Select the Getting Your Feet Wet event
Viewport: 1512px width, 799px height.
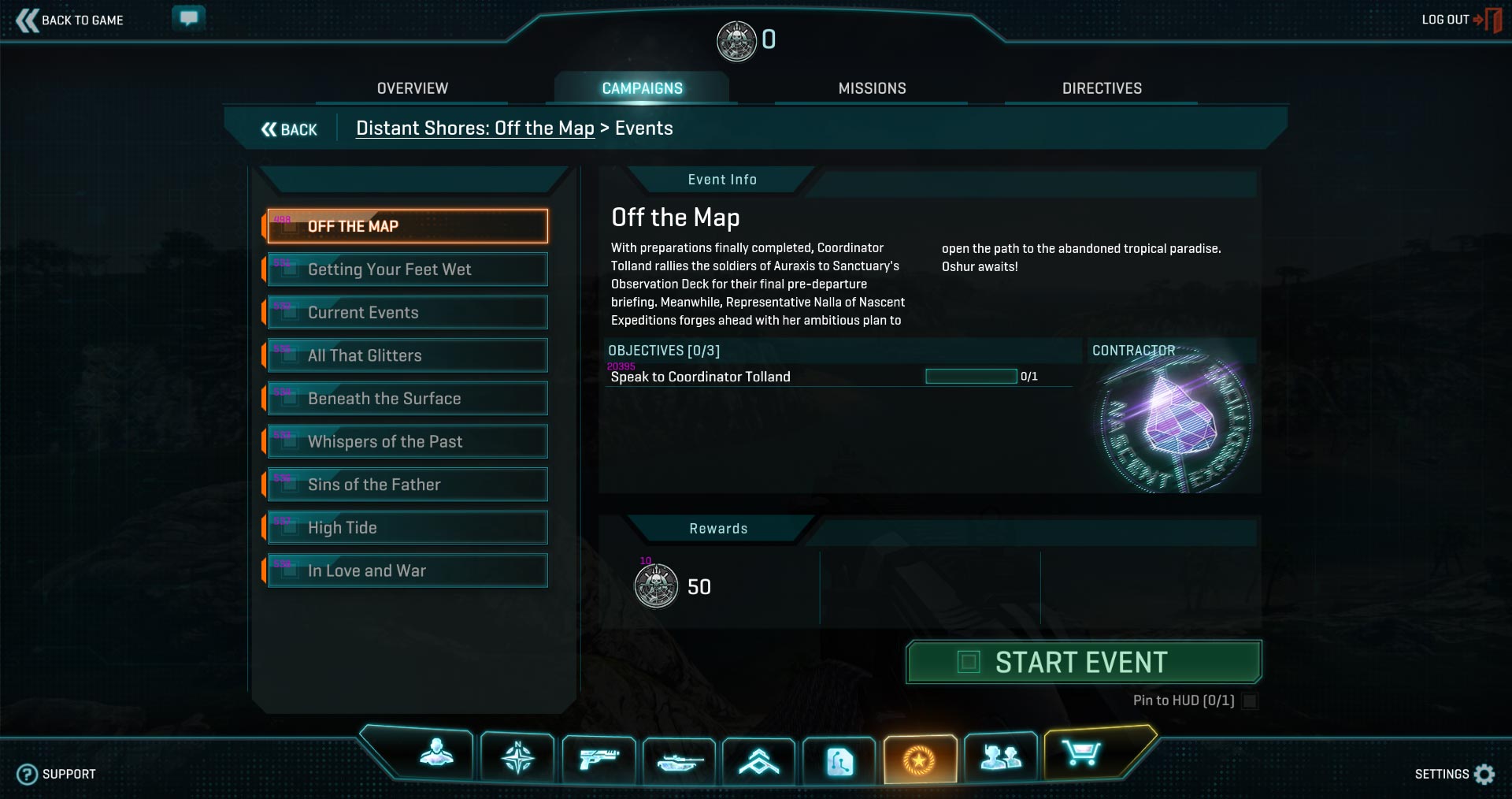coord(407,269)
